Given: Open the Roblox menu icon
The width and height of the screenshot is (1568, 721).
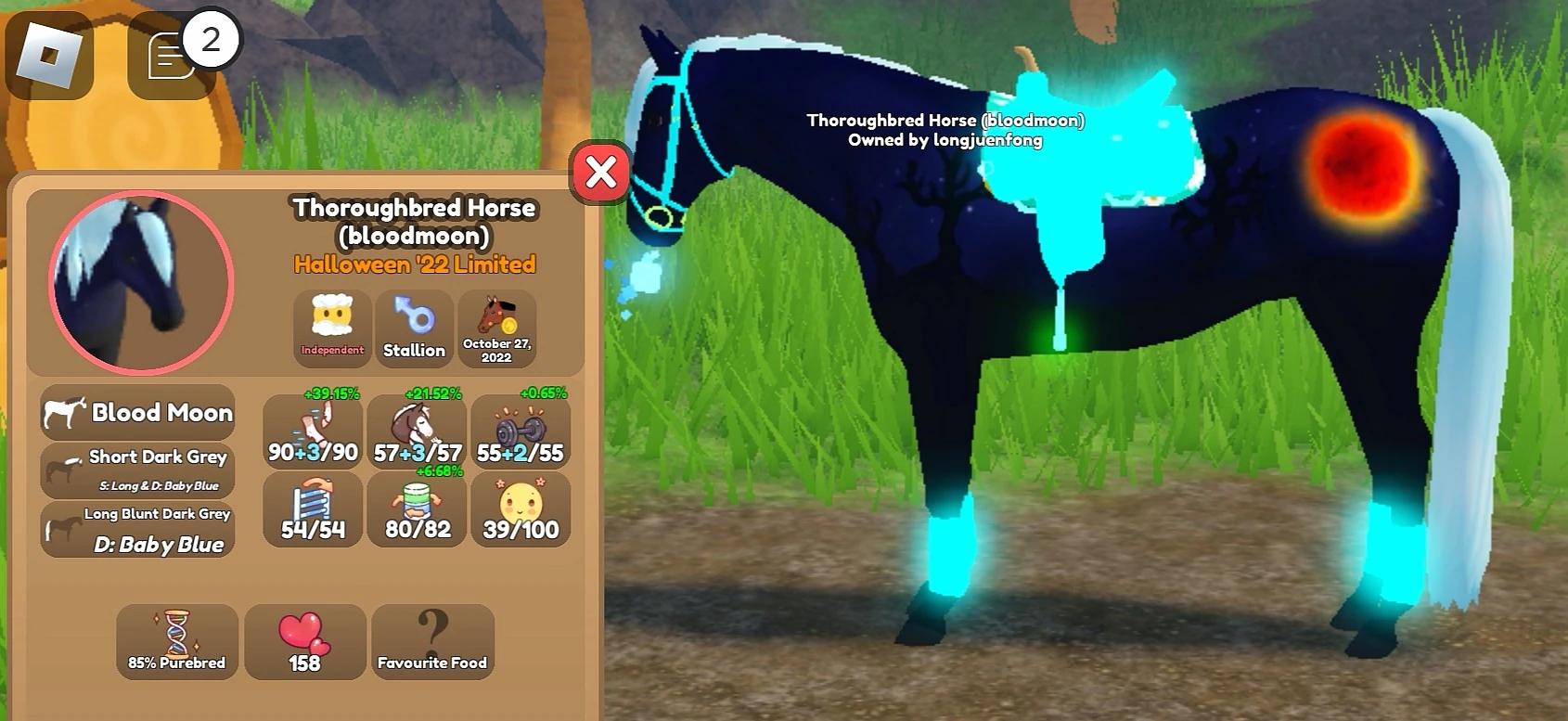Looking at the screenshot, I should click(51, 56).
